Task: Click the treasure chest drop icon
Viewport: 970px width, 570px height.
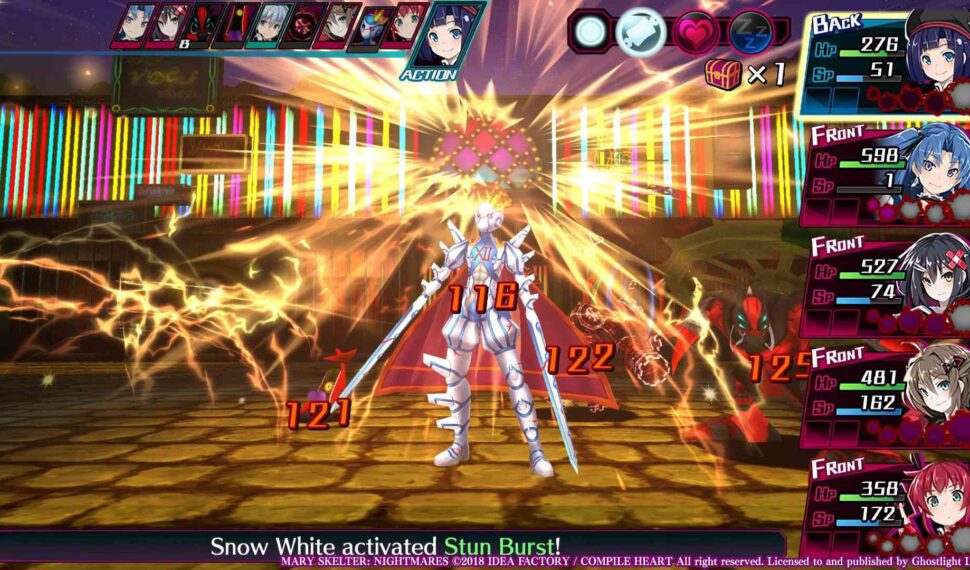Action: [722, 75]
